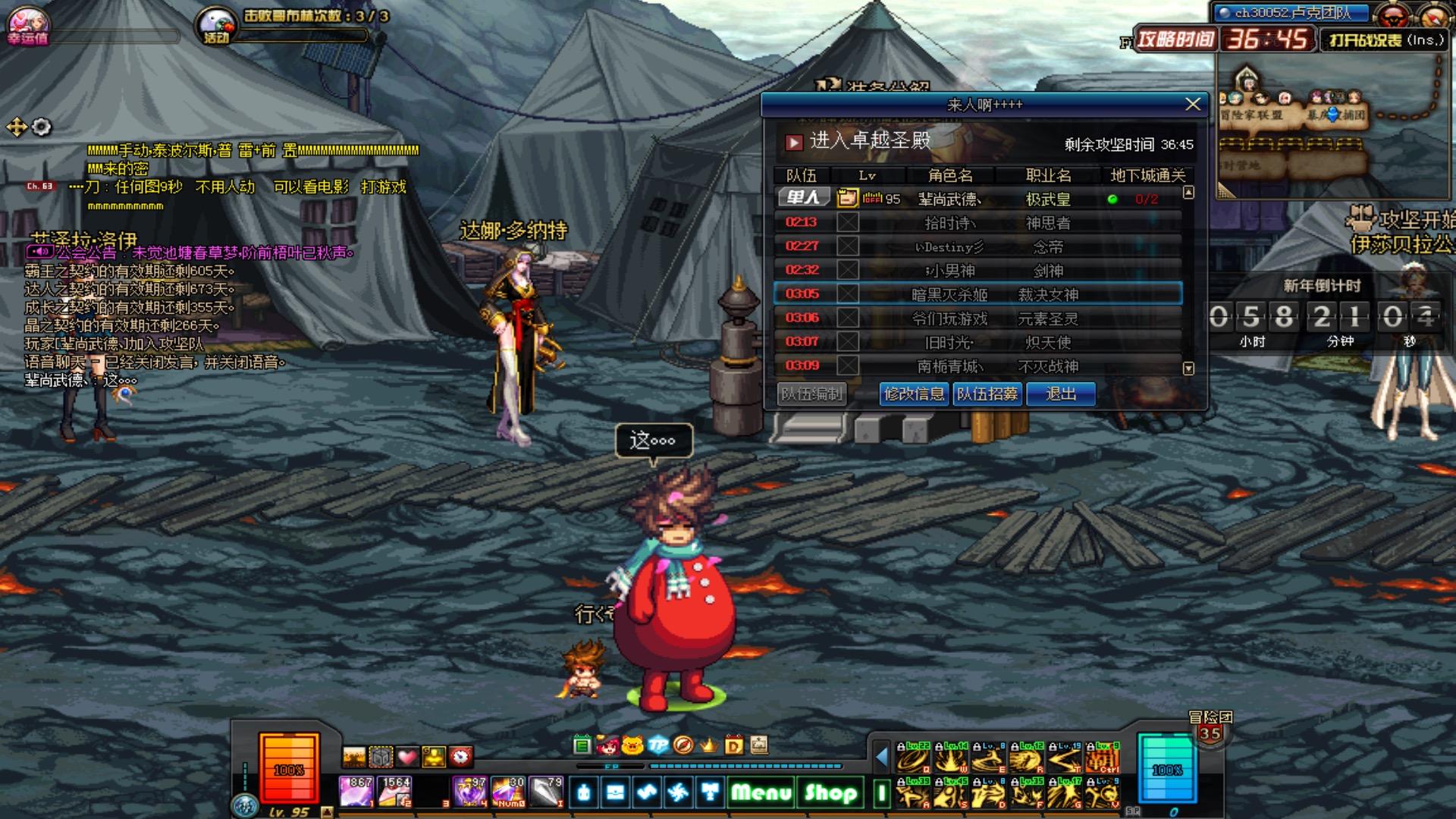The height and width of the screenshot is (819, 1456).
Task: Select the 南栀青城 applicant row
Action: click(x=977, y=366)
